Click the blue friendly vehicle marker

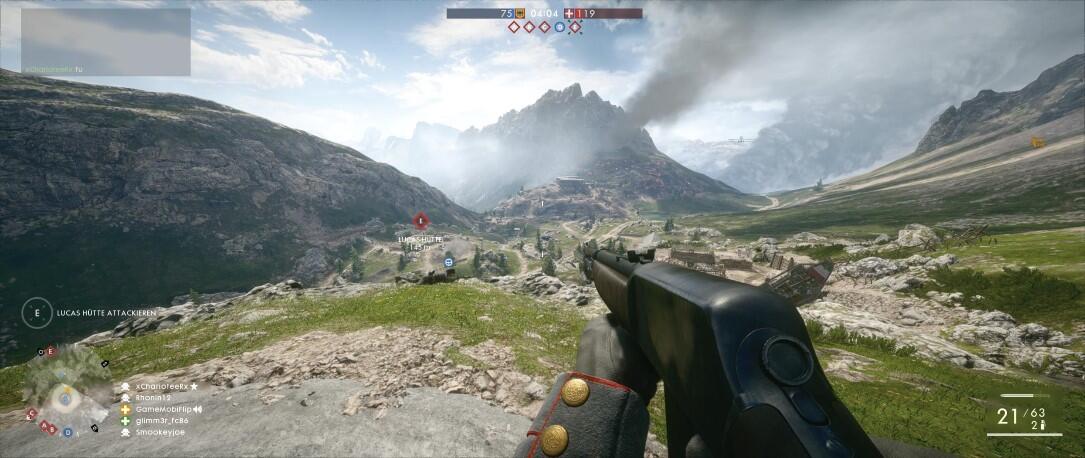tap(448, 262)
